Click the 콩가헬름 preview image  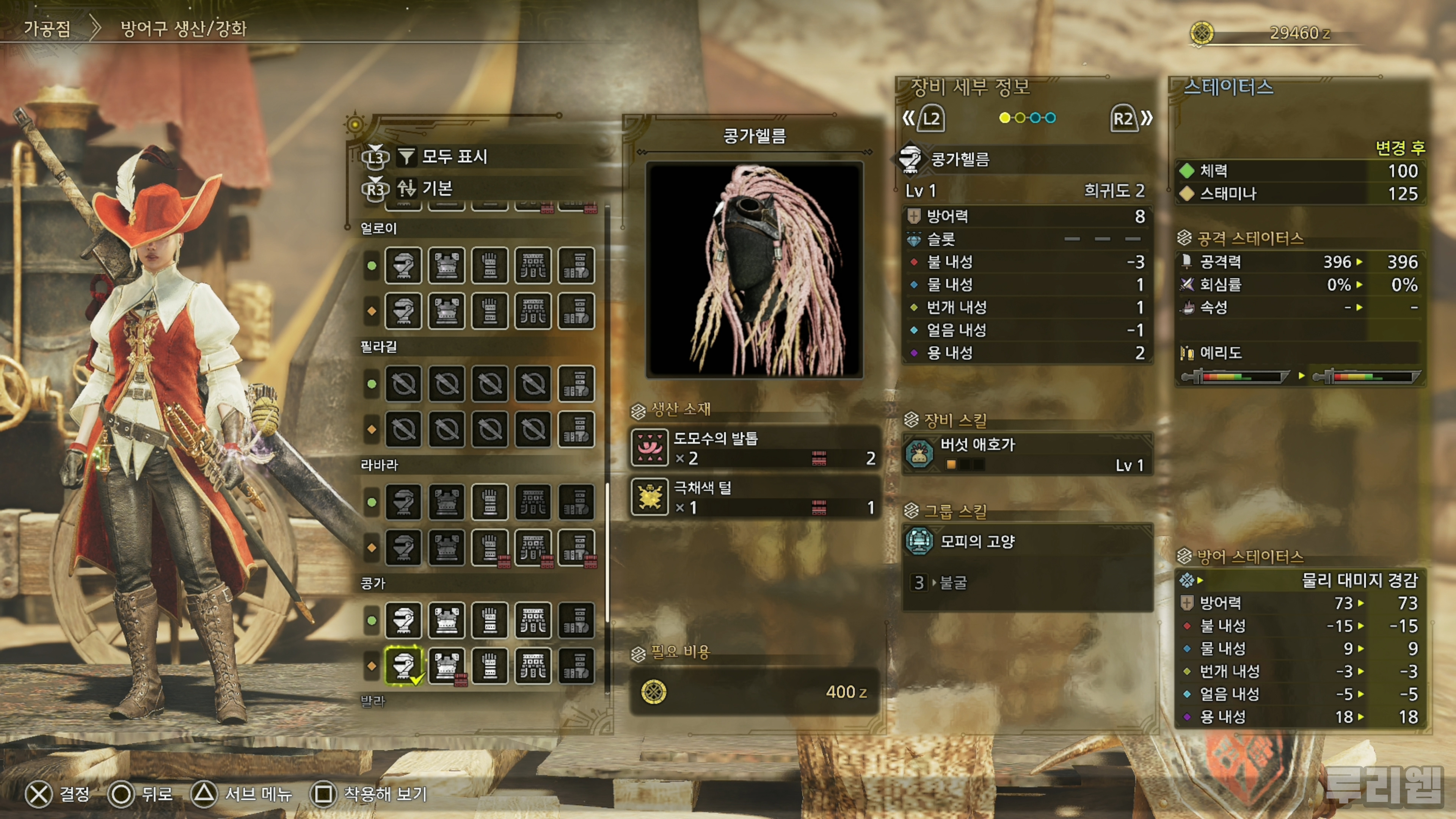click(755, 270)
